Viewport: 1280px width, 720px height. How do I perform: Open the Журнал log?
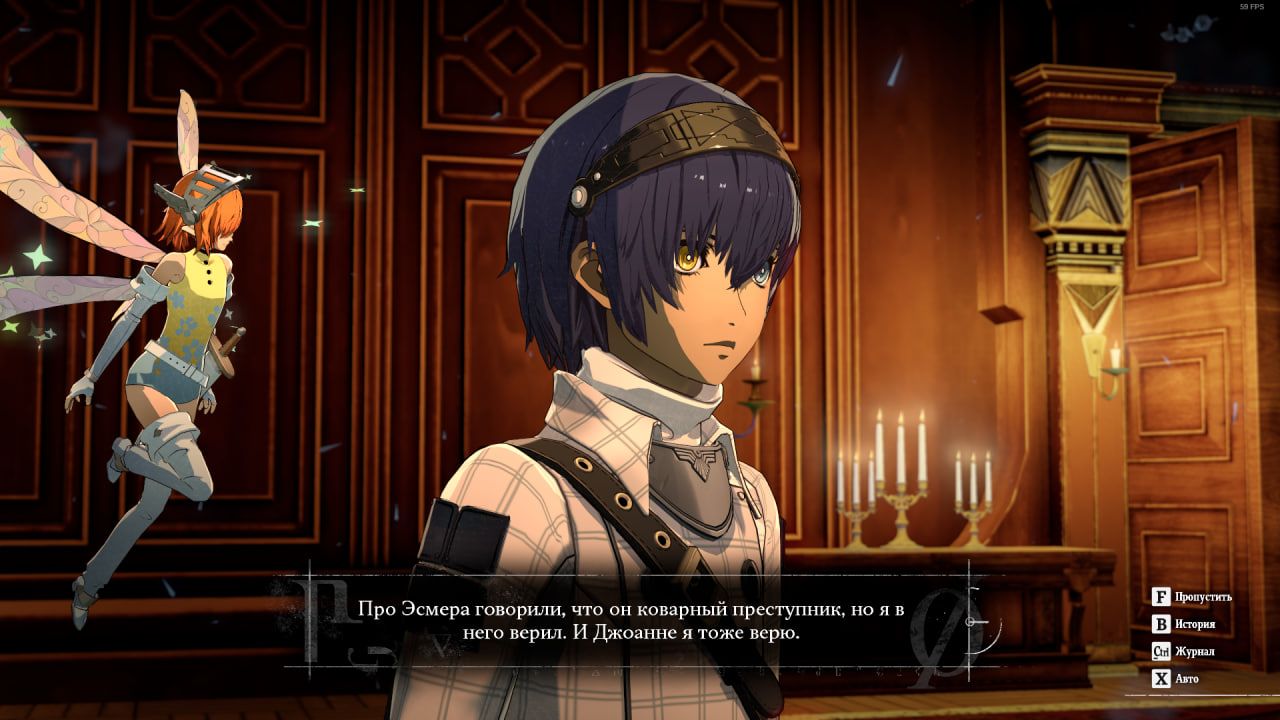(x=1184, y=652)
